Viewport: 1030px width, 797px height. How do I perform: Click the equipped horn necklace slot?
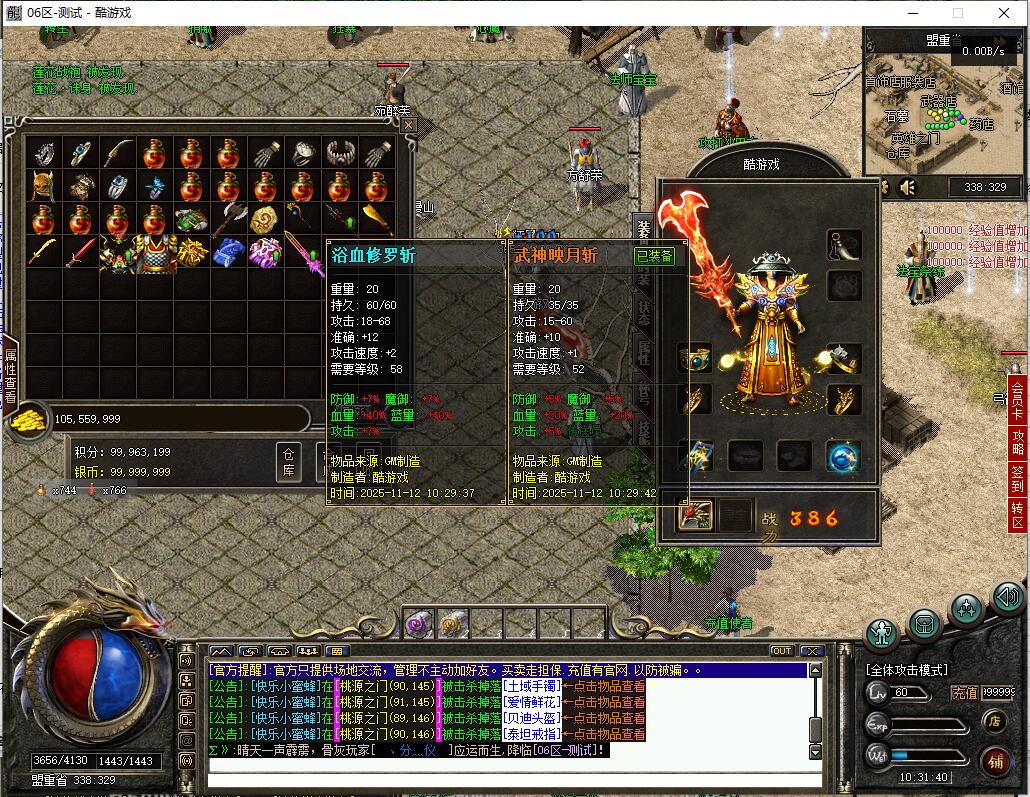[x=844, y=245]
